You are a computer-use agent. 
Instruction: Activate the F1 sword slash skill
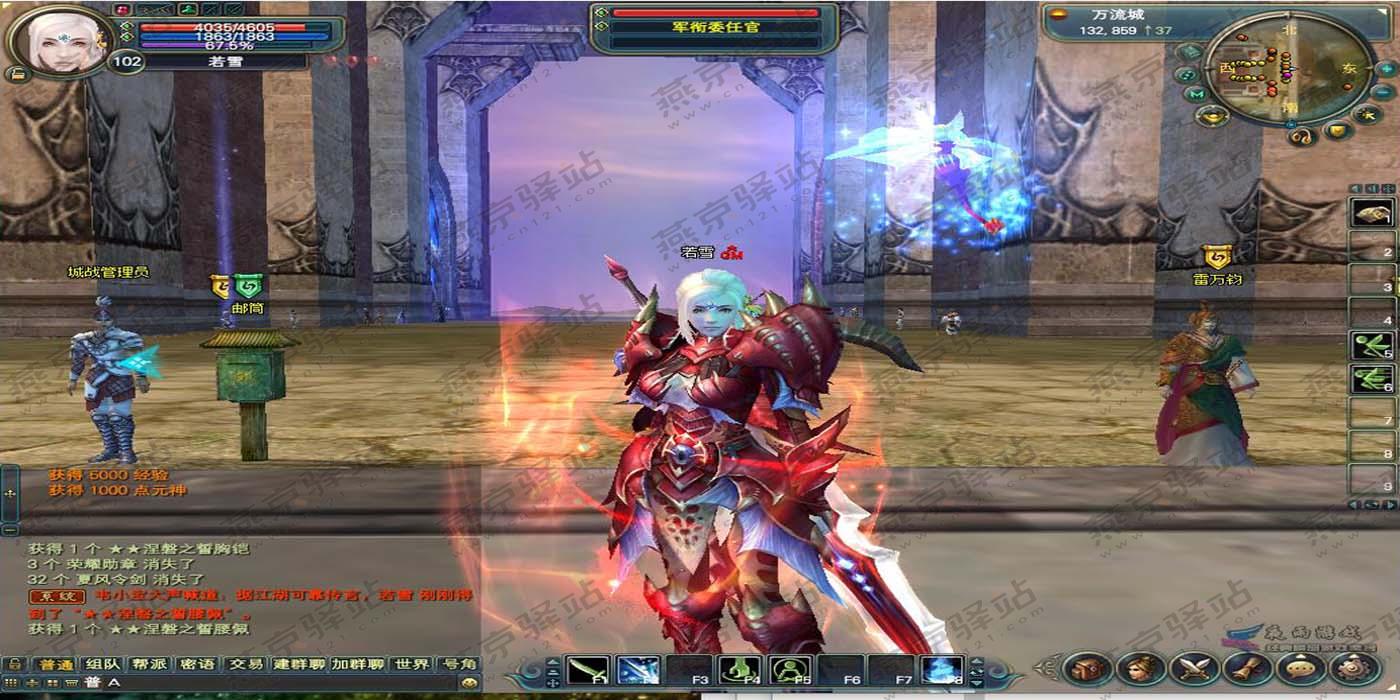tap(587, 670)
